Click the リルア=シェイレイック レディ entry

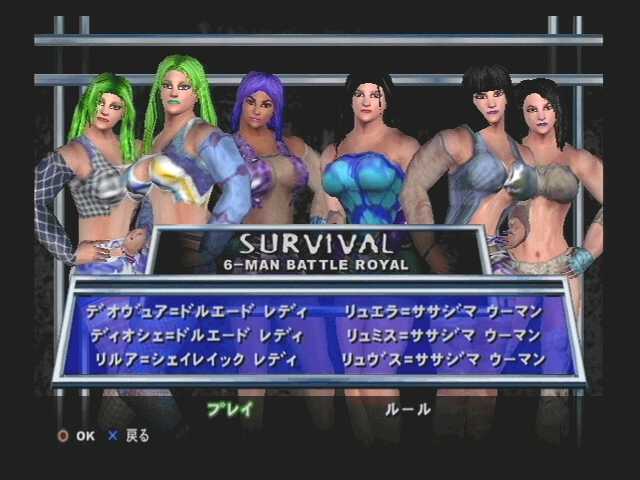[x=201, y=359]
